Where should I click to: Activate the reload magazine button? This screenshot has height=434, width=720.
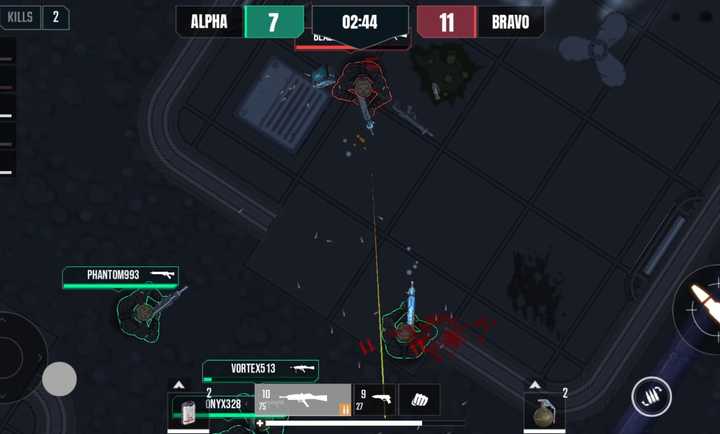651,397
